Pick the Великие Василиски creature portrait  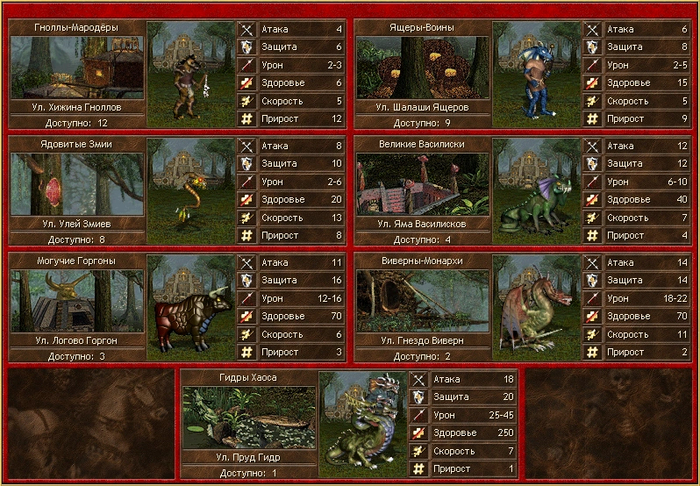[537, 190]
